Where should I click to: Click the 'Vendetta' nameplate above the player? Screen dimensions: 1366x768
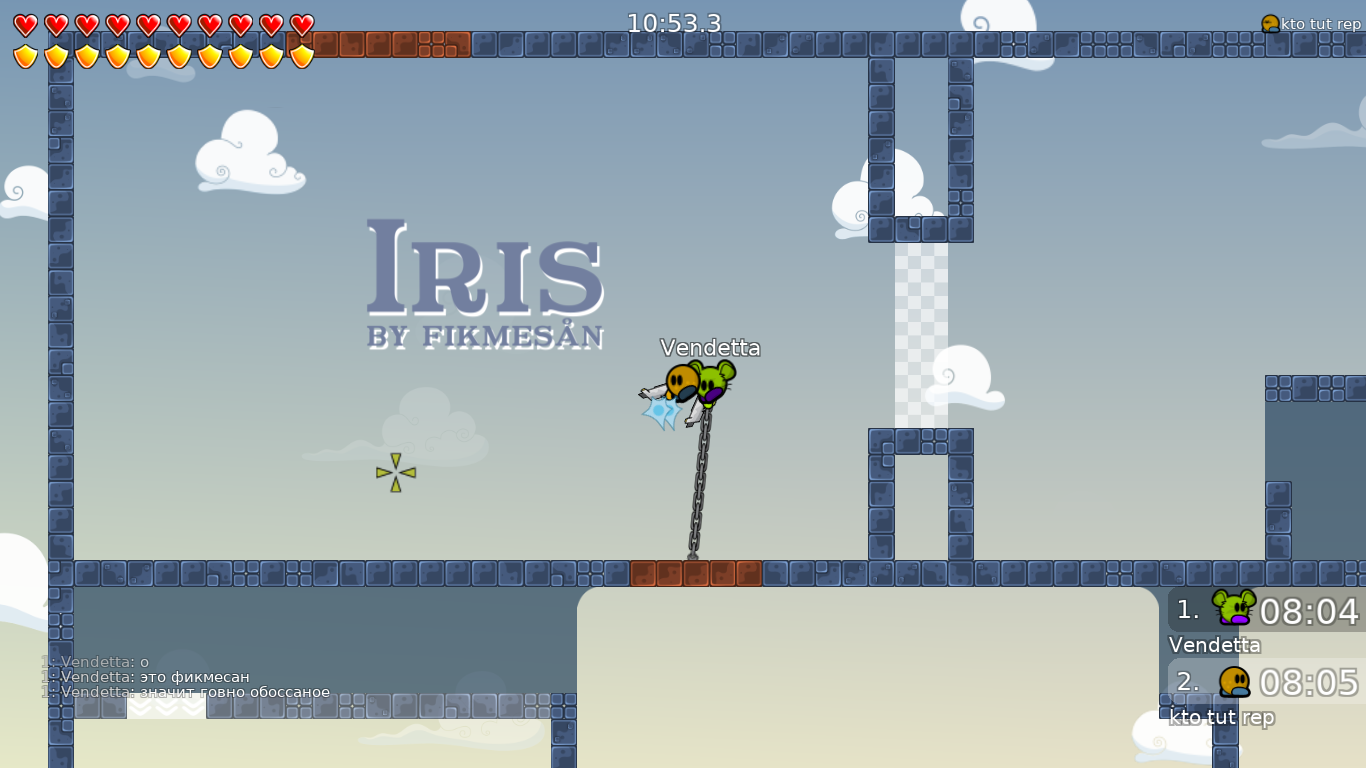pyautogui.click(x=711, y=348)
